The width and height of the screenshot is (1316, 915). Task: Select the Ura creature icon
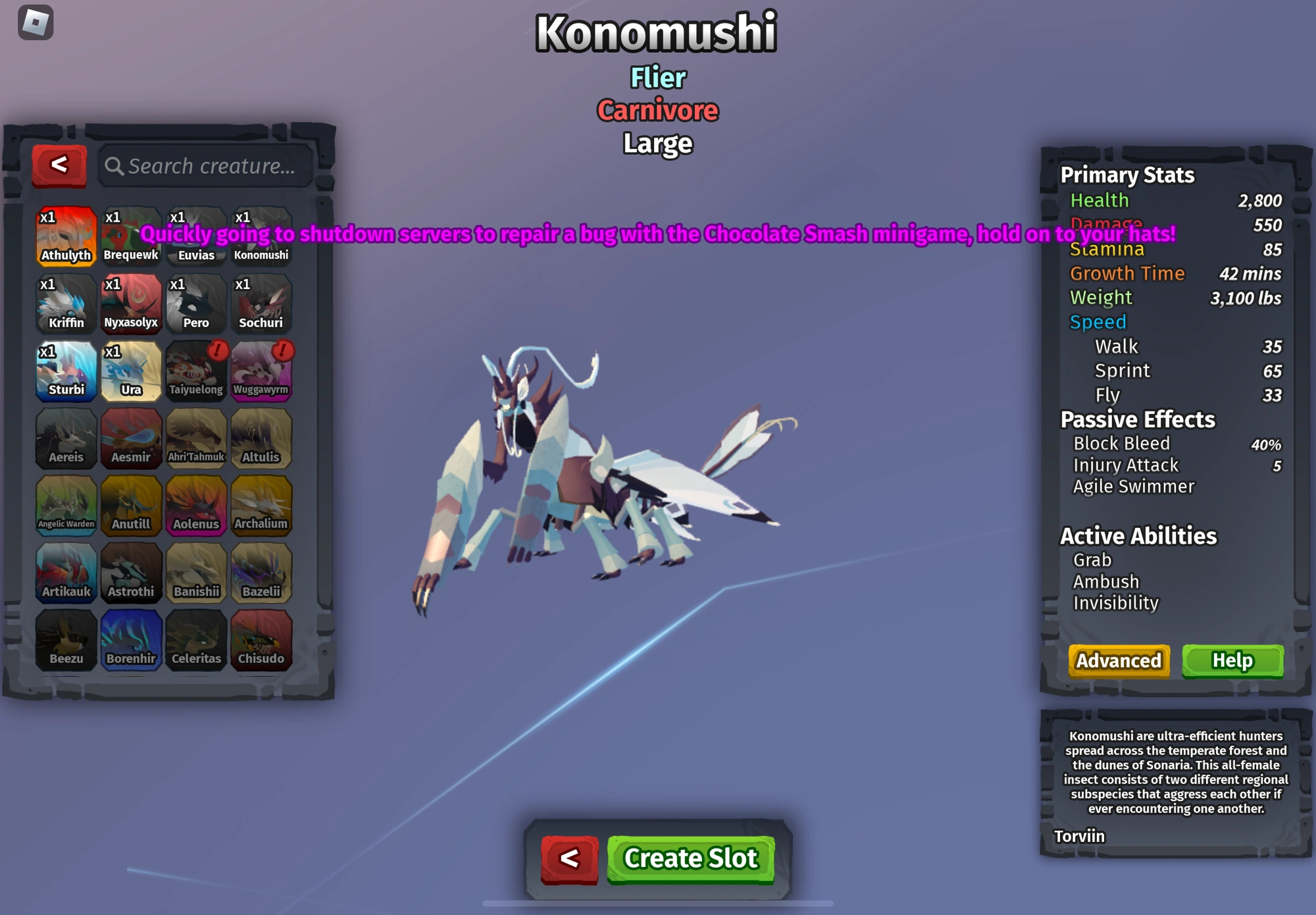click(x=130, y=370)
